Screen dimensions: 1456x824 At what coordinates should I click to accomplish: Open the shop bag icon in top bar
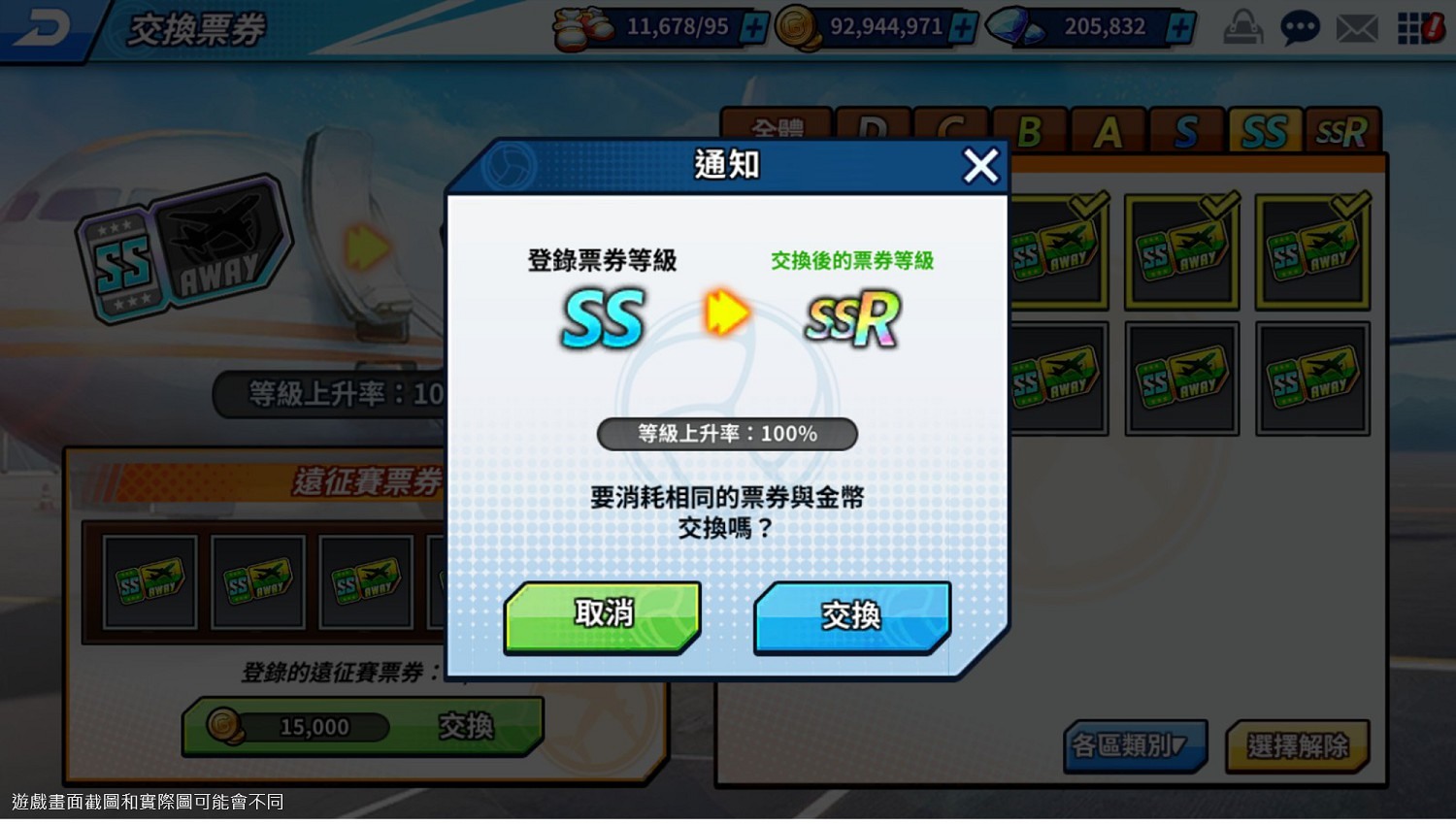(x=1243, y=27)
